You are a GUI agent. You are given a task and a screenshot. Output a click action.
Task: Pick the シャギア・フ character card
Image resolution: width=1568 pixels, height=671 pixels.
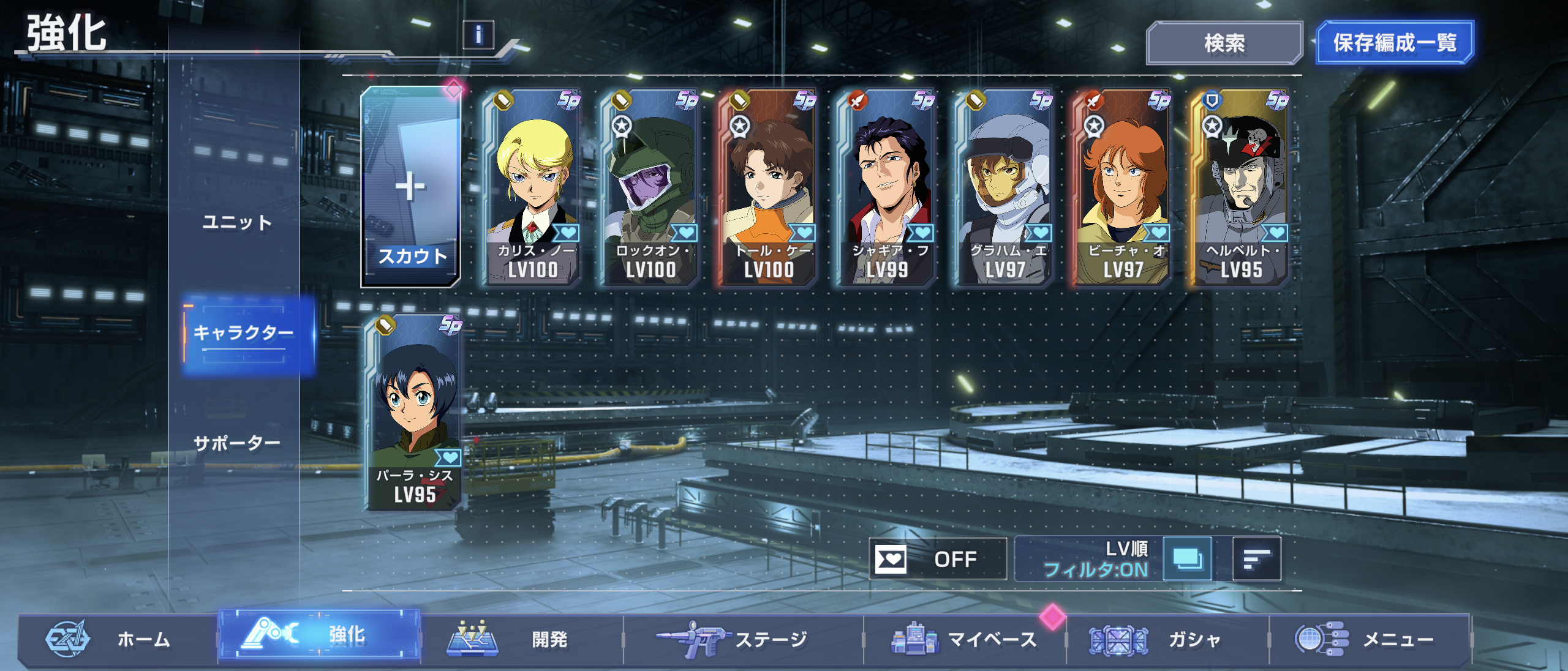click(888, 187)
